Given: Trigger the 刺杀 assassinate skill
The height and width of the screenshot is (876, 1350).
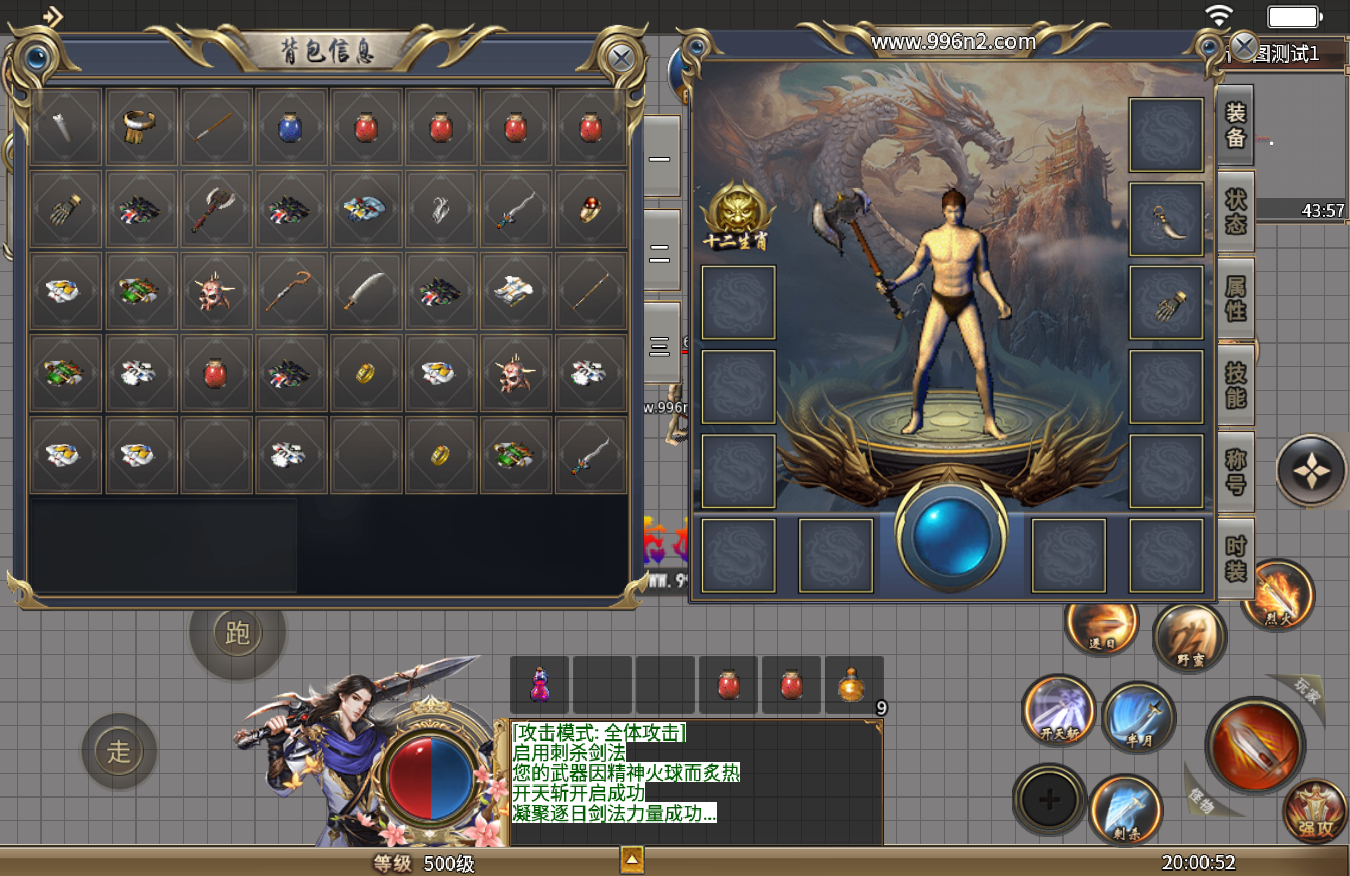Looking at the screenshot, I should click(x=1125, y=808).
